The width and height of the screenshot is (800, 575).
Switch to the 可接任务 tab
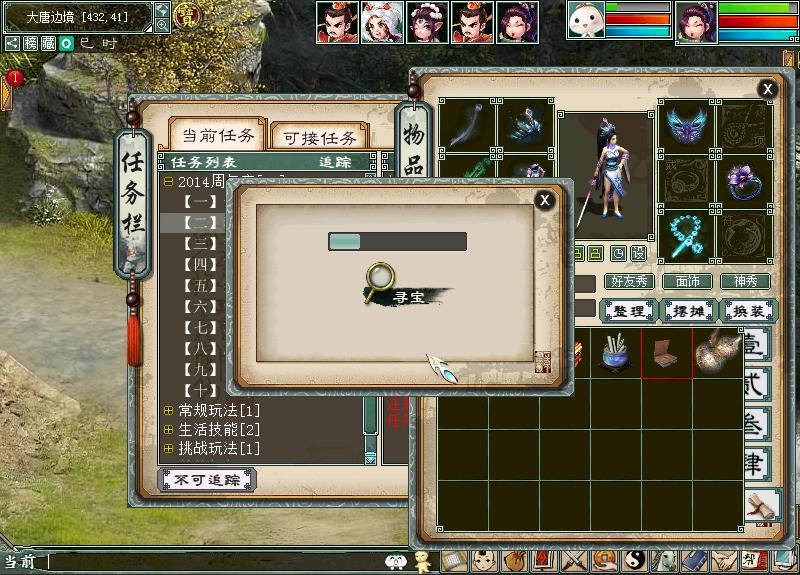(x=320, y=138)
